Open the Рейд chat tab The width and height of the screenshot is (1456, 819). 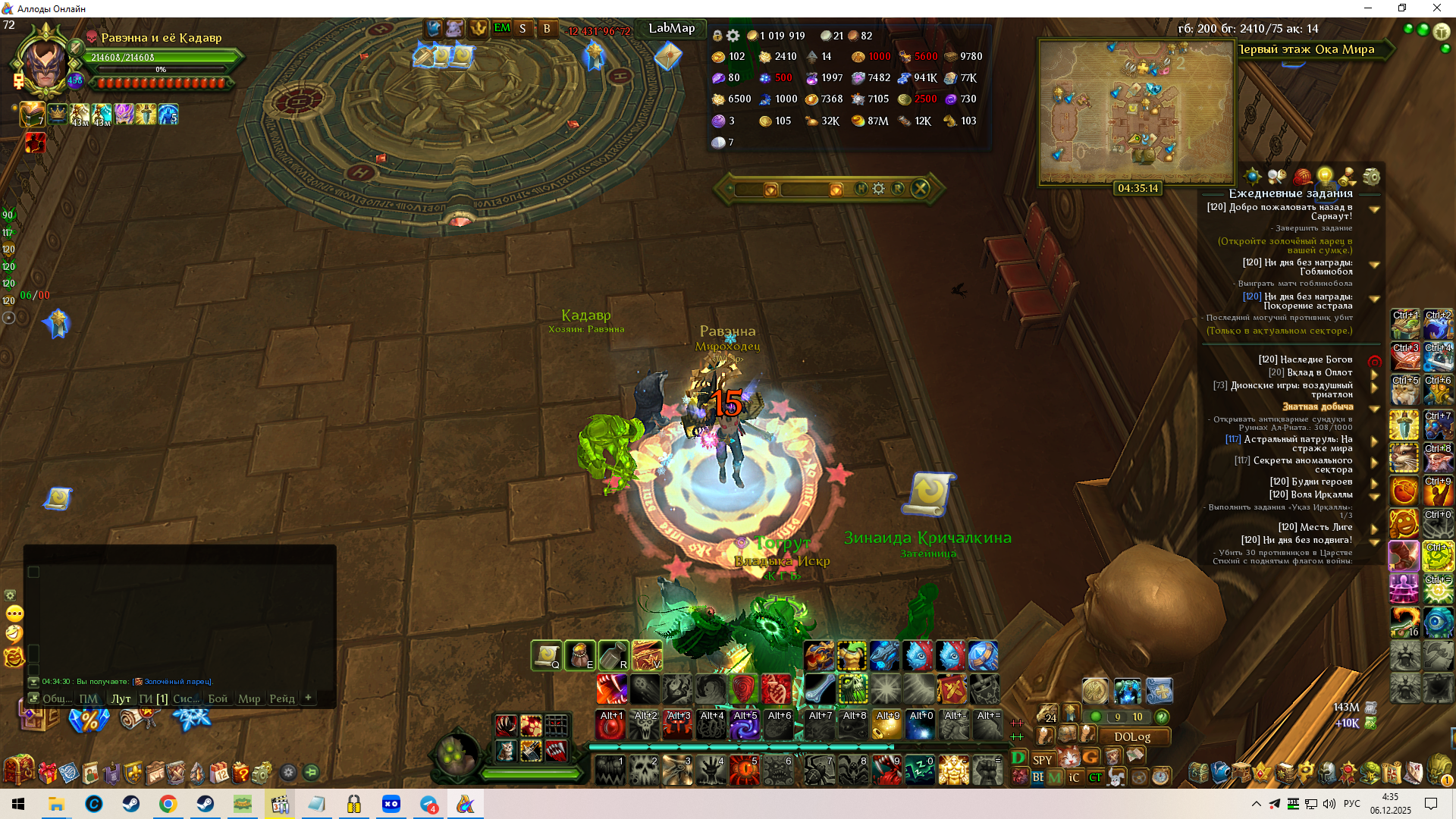click(x=282, y=698)
